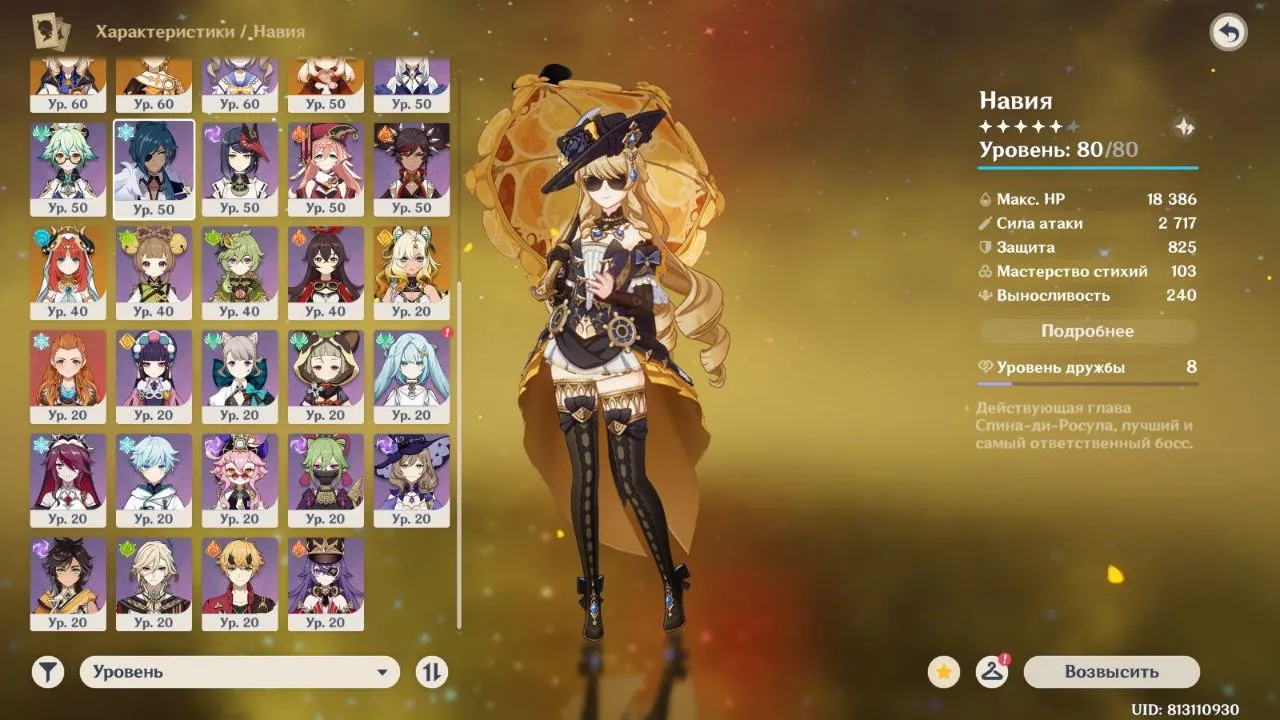Click the Уровень дружбы progress bar

[1087, 382]
